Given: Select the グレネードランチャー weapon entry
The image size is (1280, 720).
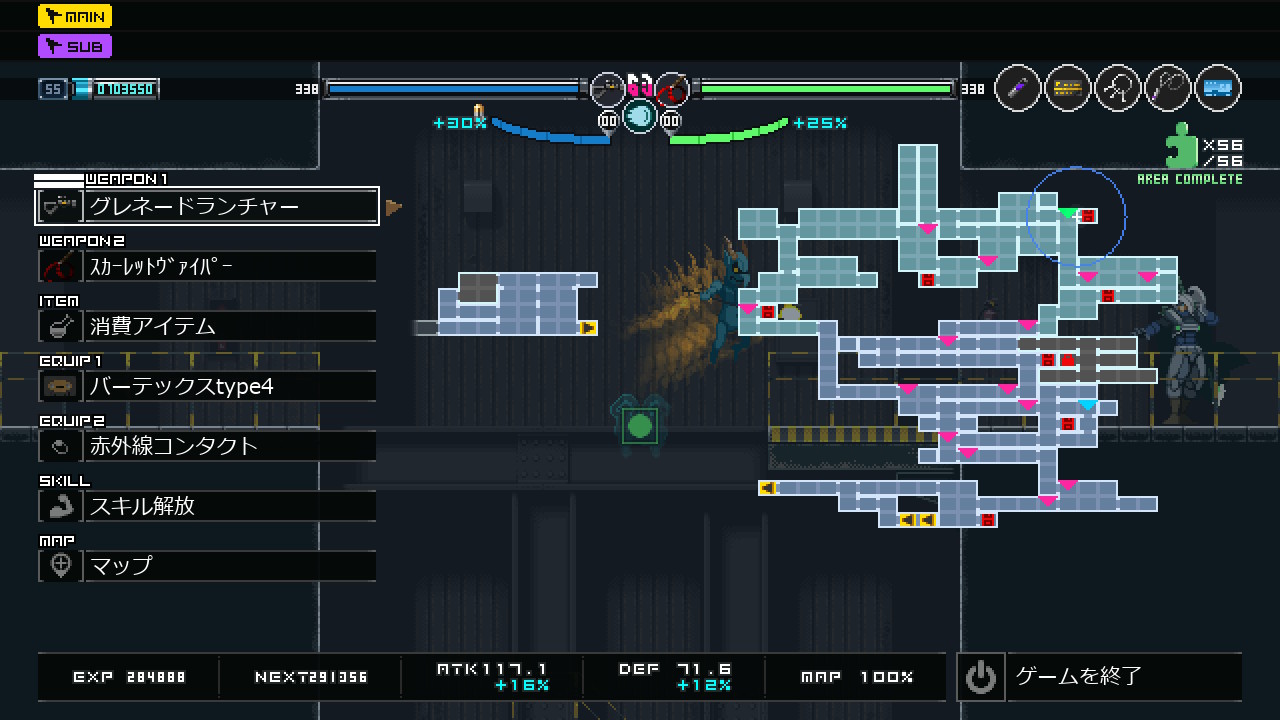Looking at the screenshot, I should click(x=207, y=206).
